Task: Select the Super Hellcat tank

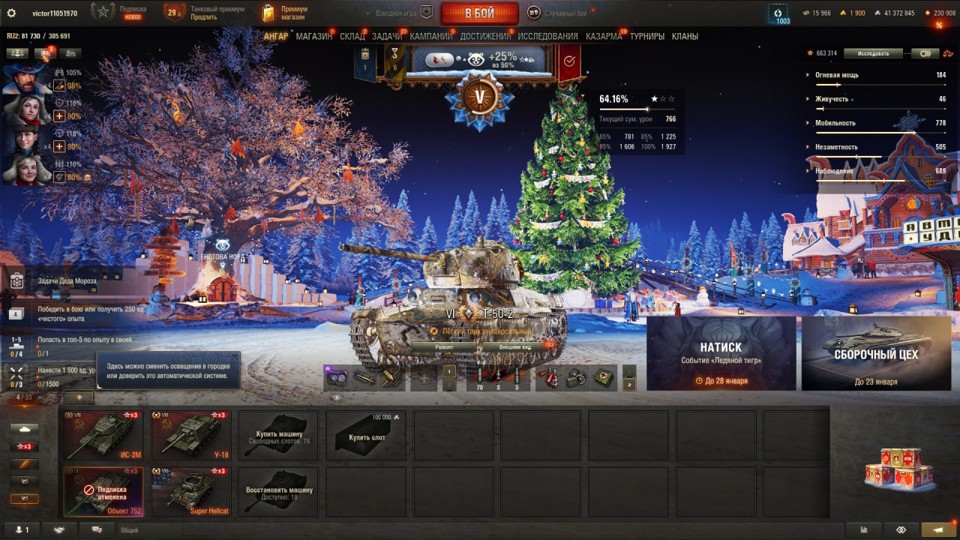Action: click(191, 492)
